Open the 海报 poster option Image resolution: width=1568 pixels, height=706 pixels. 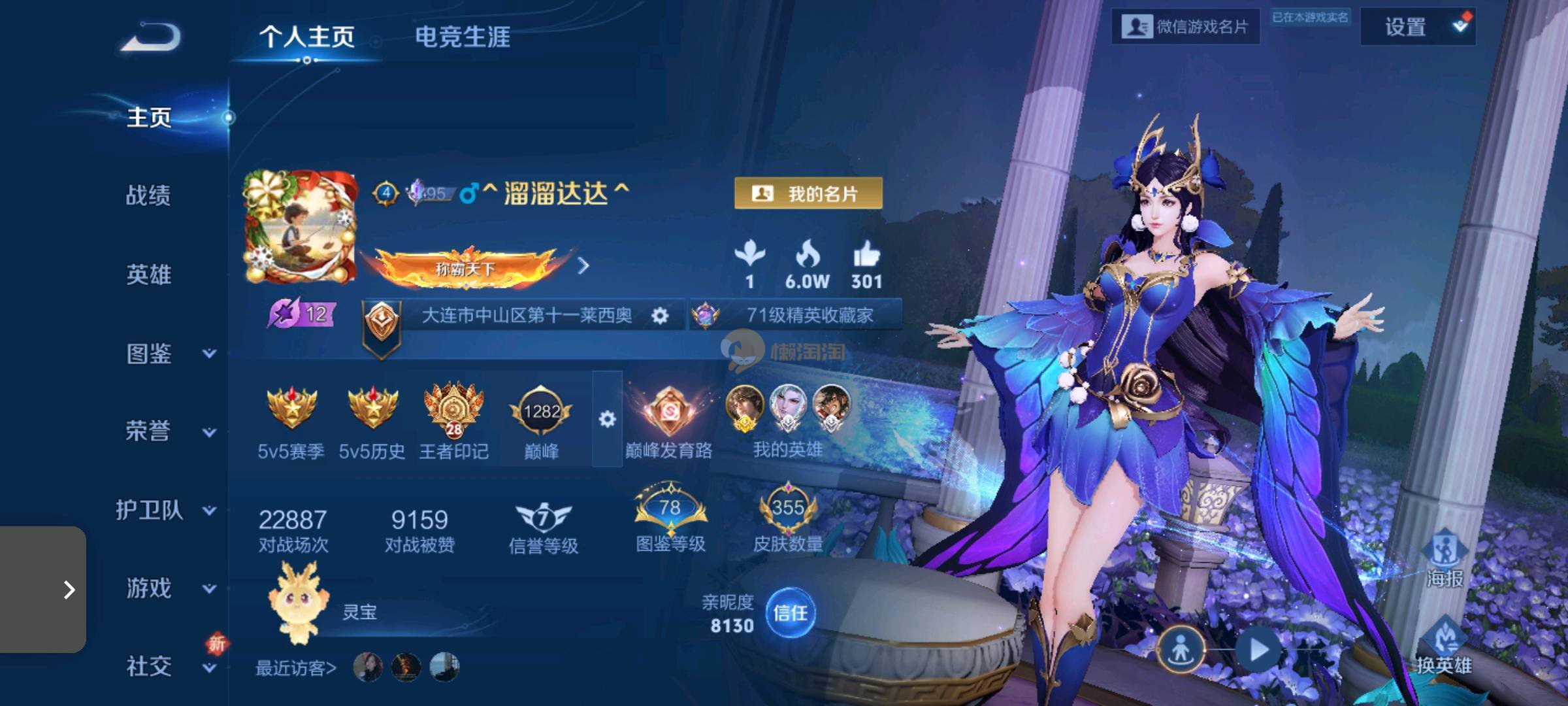tap(1445, 560)
